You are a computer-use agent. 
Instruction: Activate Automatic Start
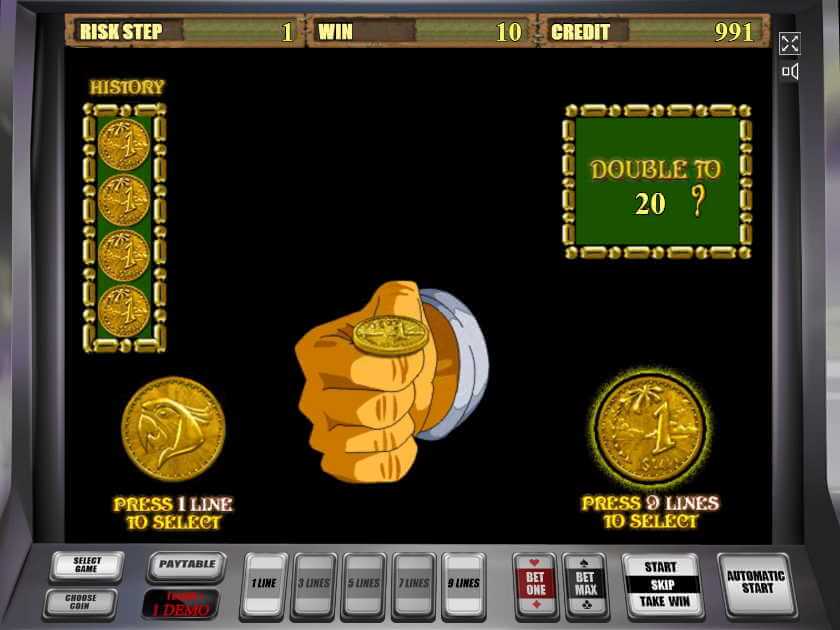pos(755,584)
